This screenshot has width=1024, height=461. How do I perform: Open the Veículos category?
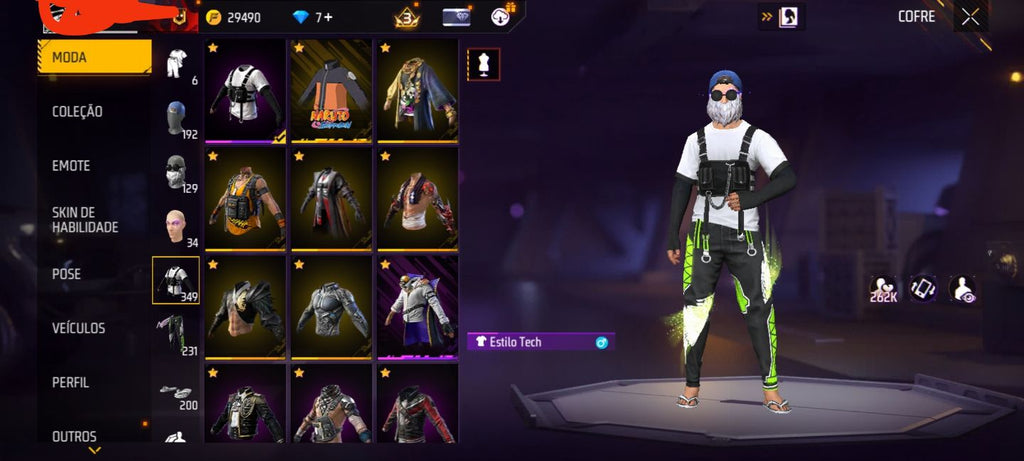tap(78, 328)
